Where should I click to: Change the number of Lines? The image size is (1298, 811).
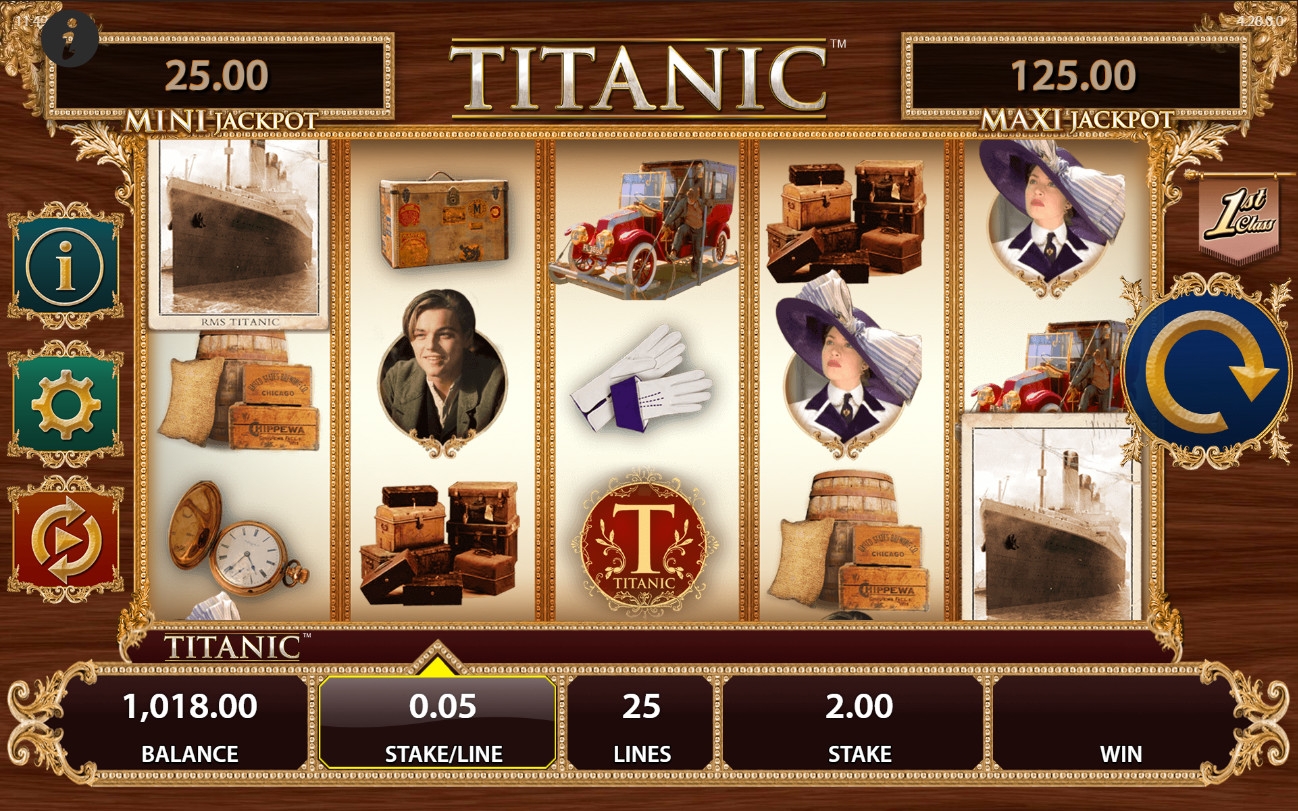coord(641,722)
